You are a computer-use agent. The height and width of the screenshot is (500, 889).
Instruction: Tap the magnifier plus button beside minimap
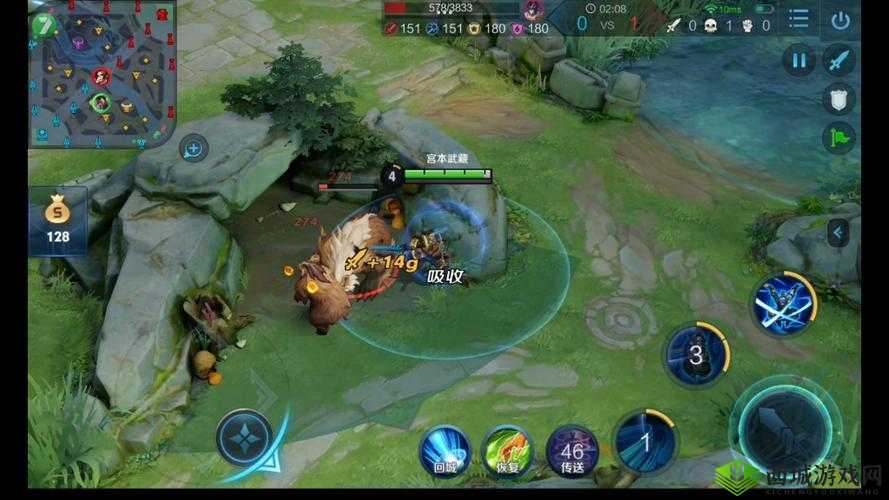(x=193, y=150)
